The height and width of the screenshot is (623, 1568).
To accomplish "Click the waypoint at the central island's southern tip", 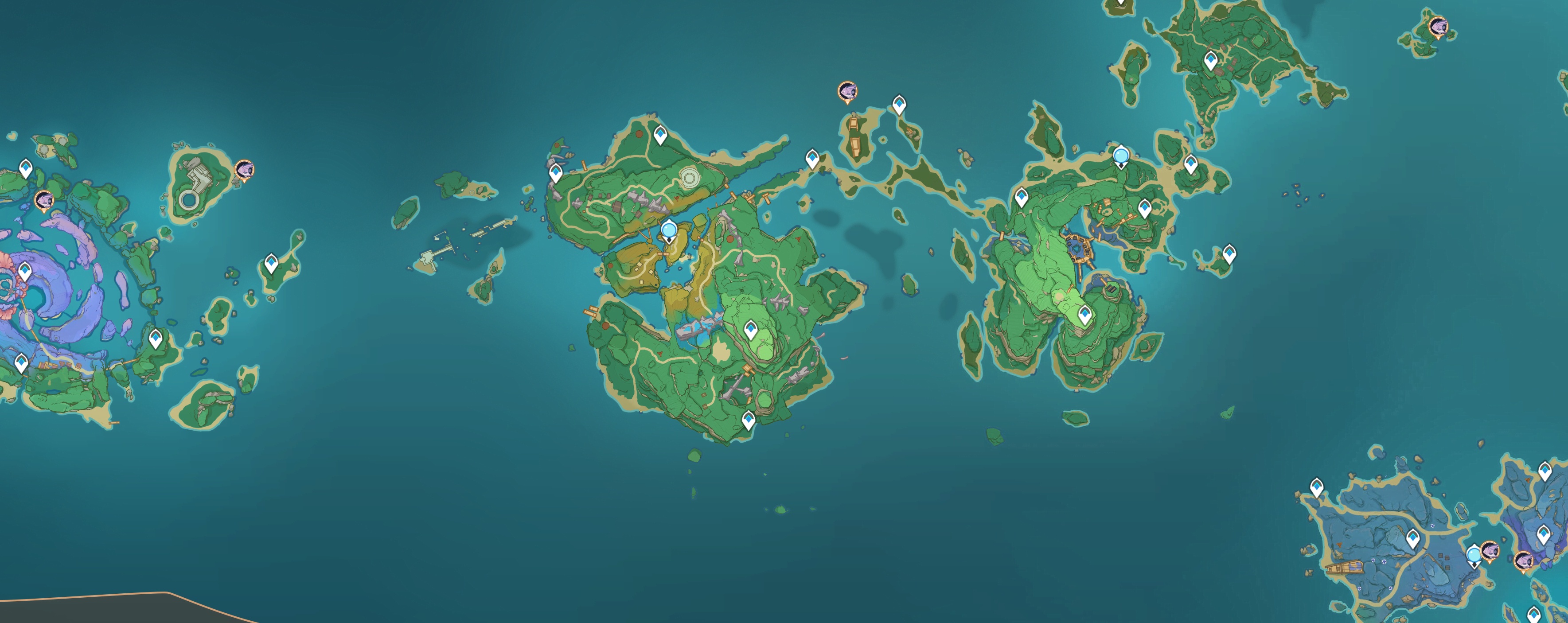I will pyautogui.click(x=748, y=419).
